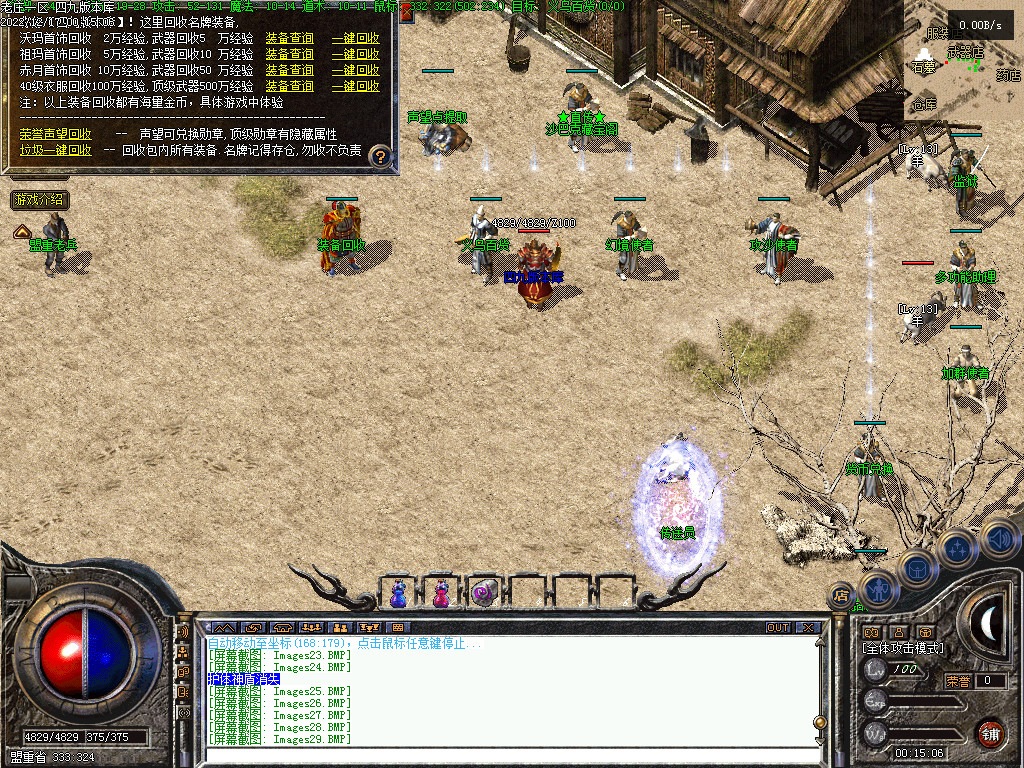Image resolution: width=1024 pixels, height=768 pixels.
Task: Click 一键回收 on the 赤月首饰 row
Action: pos(355,70)
